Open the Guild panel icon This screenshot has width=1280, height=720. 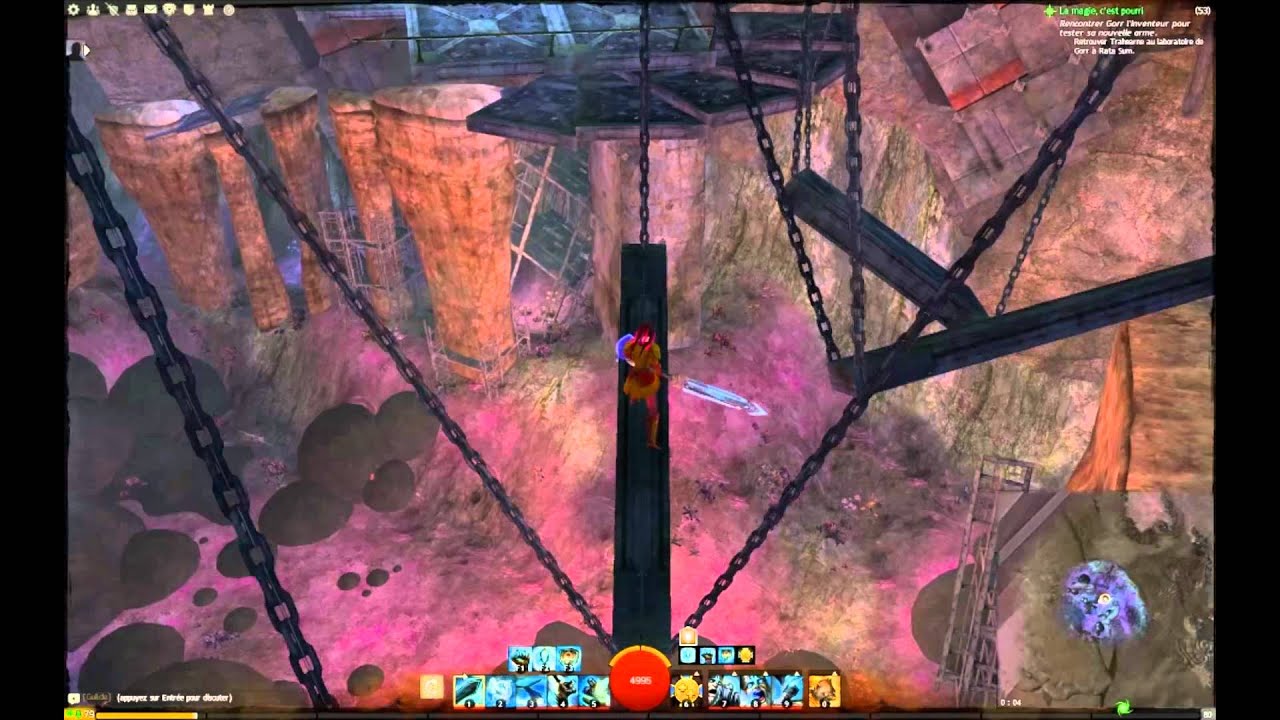pyautogui.click(x=188, y=10)
